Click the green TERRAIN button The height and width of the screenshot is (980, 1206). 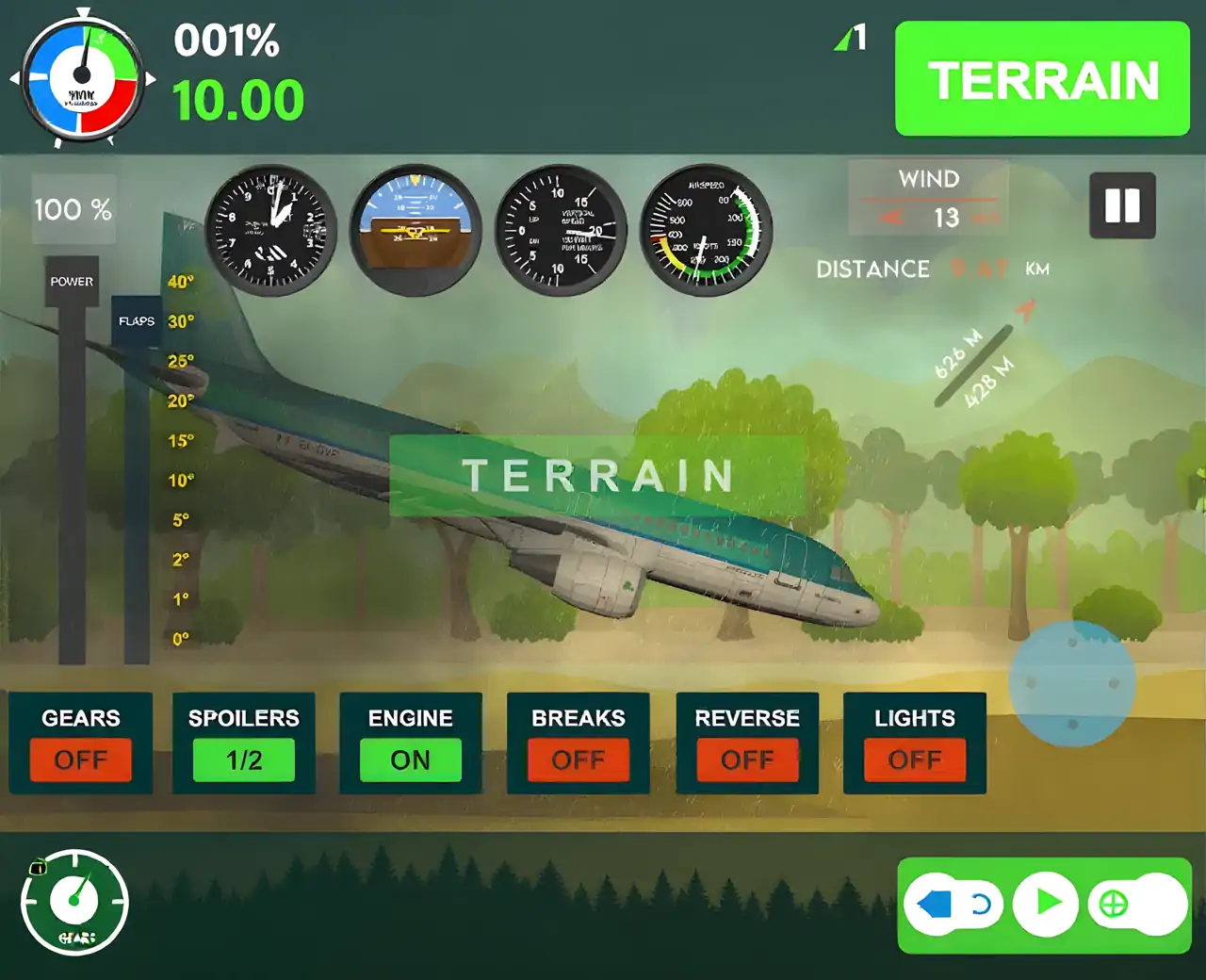[x=1042, y=79]
